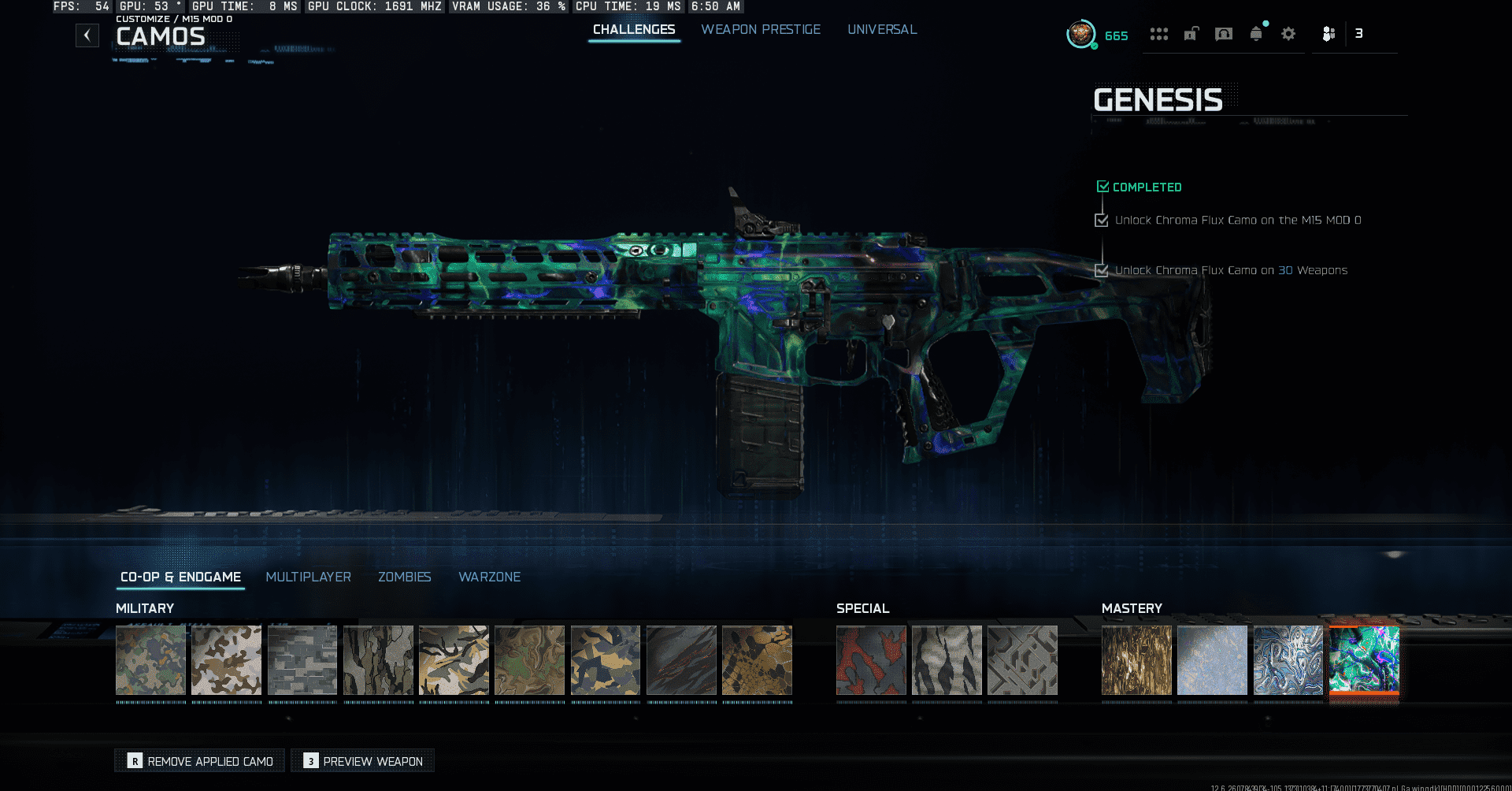Choose the Zombies camo category

pos(405,577)
